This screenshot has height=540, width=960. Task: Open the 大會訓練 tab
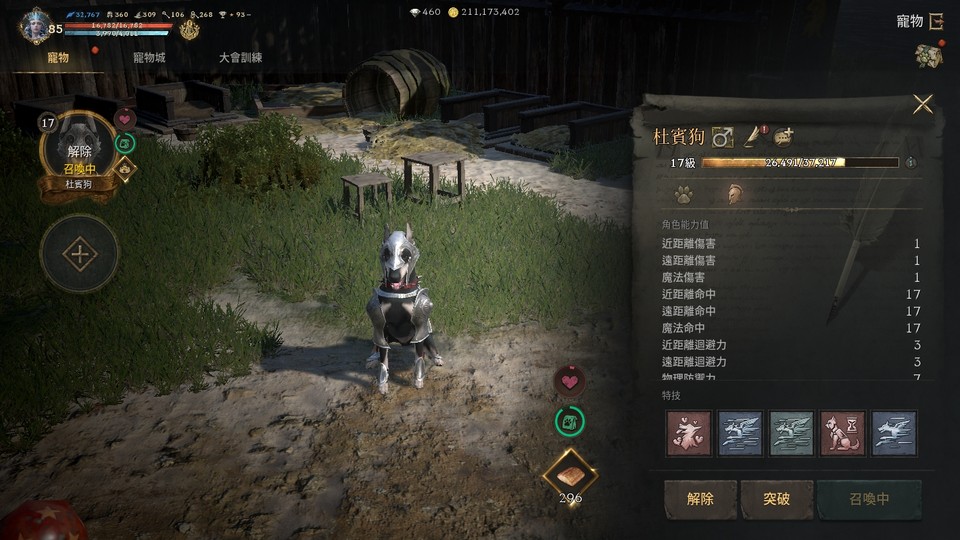pos(240,58)
